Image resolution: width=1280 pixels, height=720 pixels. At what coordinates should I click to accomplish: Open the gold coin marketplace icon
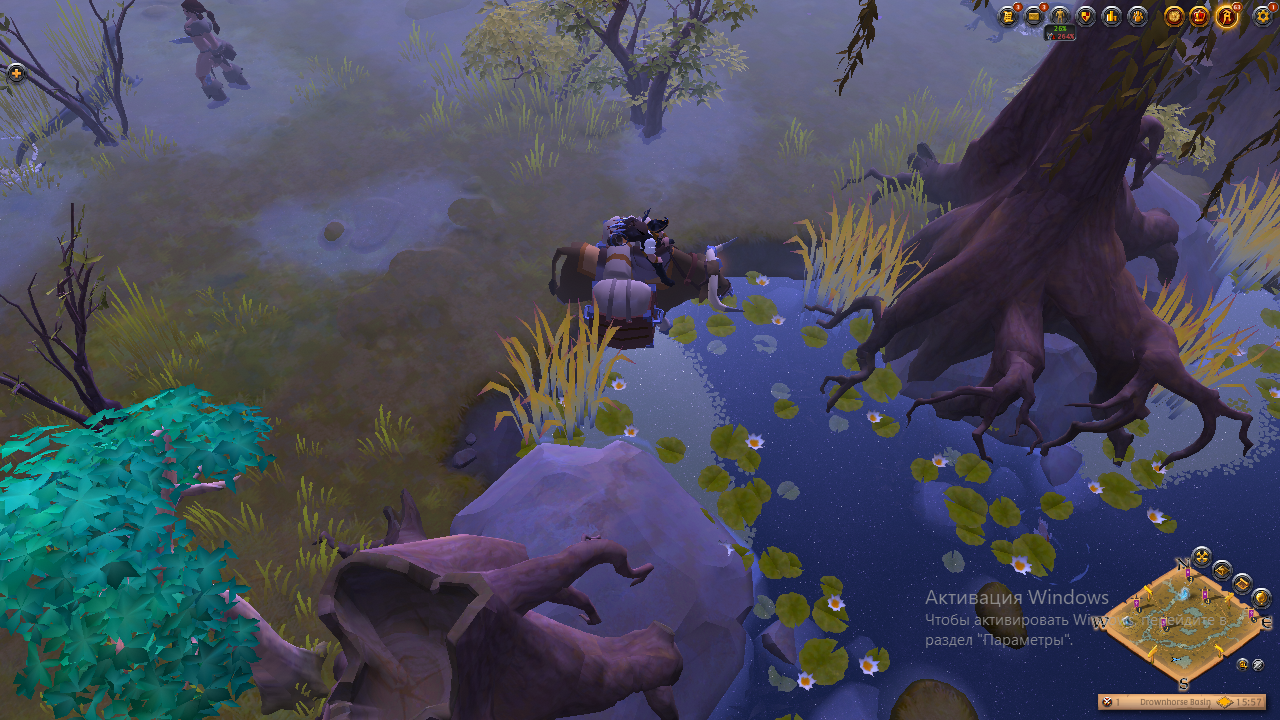pos(1175,17)
